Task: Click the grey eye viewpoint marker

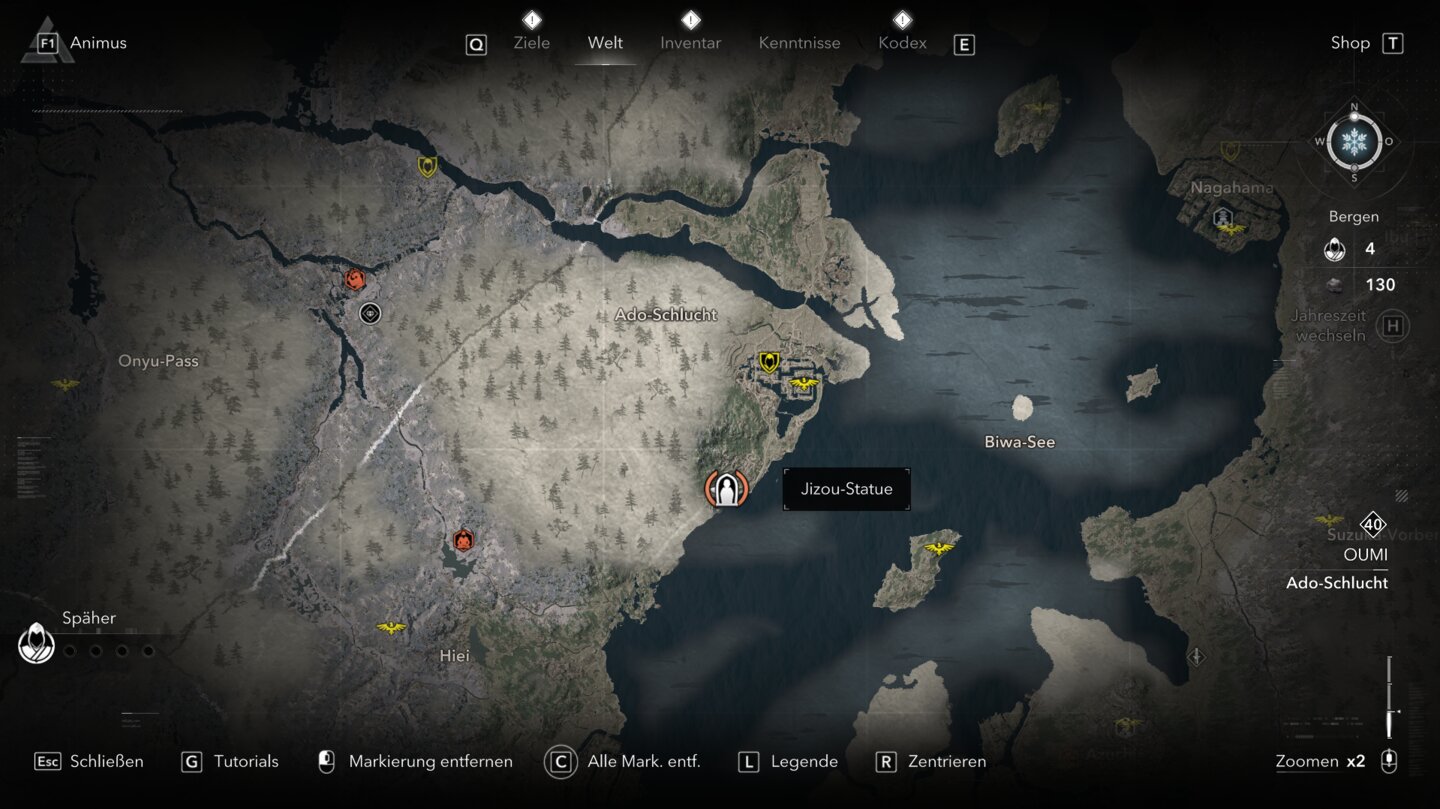Action: (x=370, y=314)
